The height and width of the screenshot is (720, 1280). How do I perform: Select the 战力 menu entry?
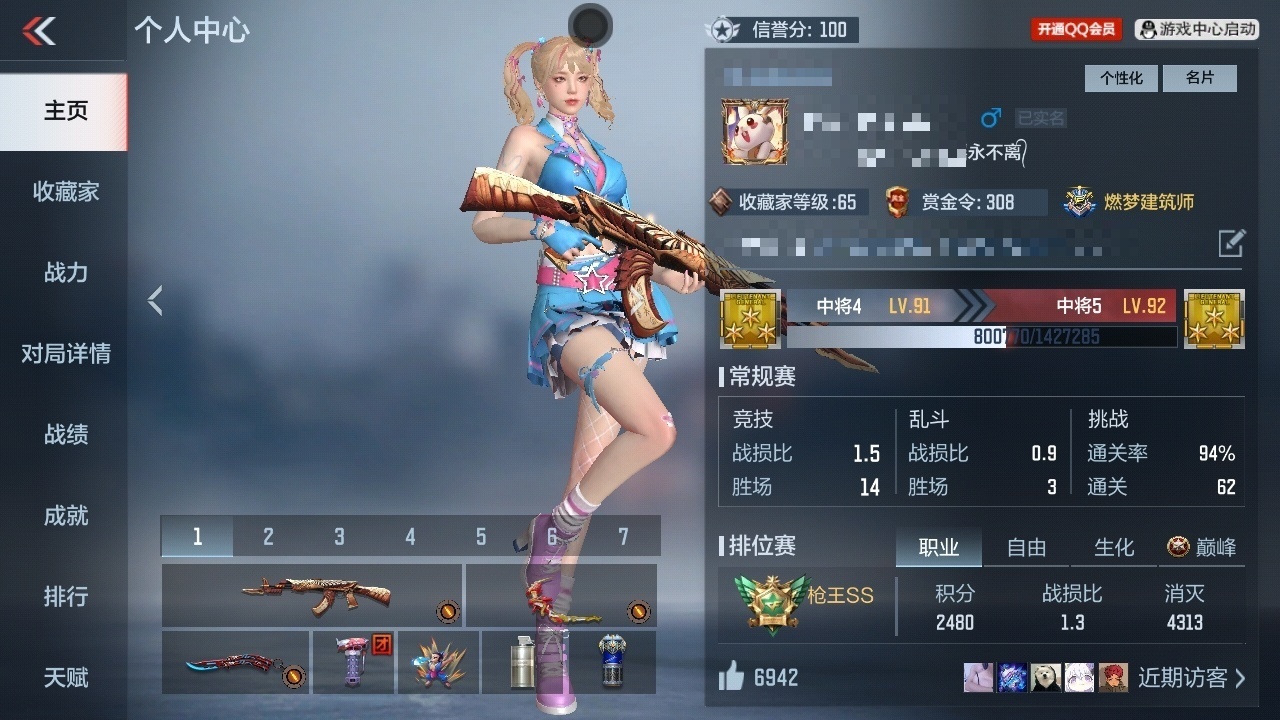click(65, 273)
